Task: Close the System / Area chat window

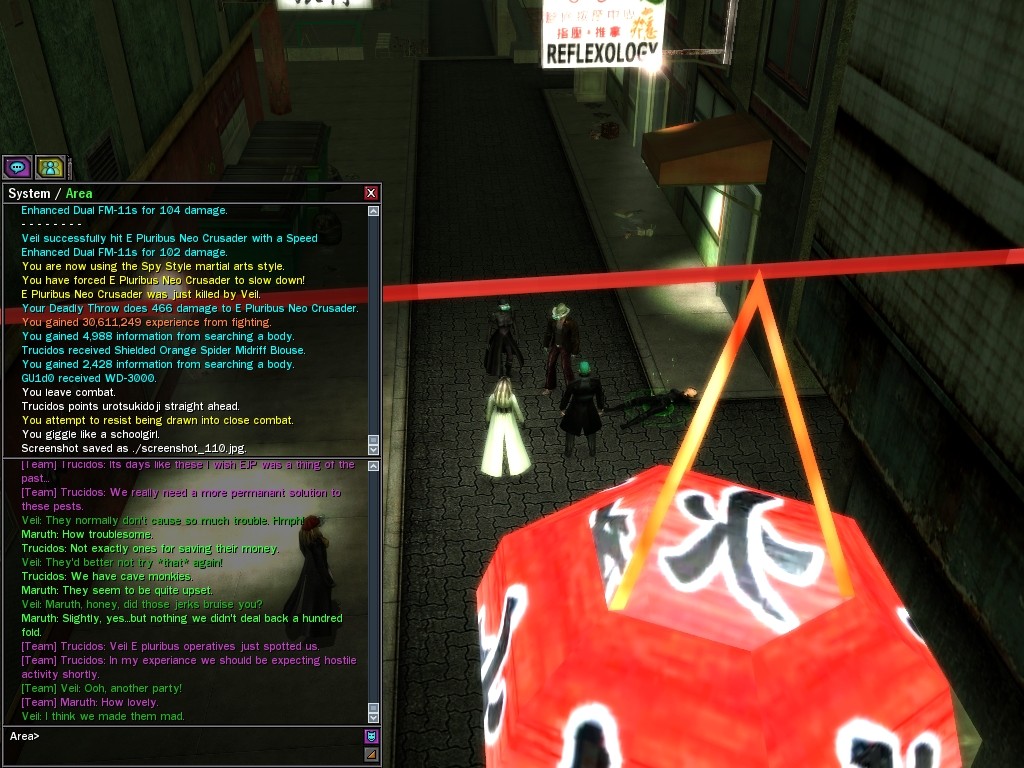Action: [371, 193]
